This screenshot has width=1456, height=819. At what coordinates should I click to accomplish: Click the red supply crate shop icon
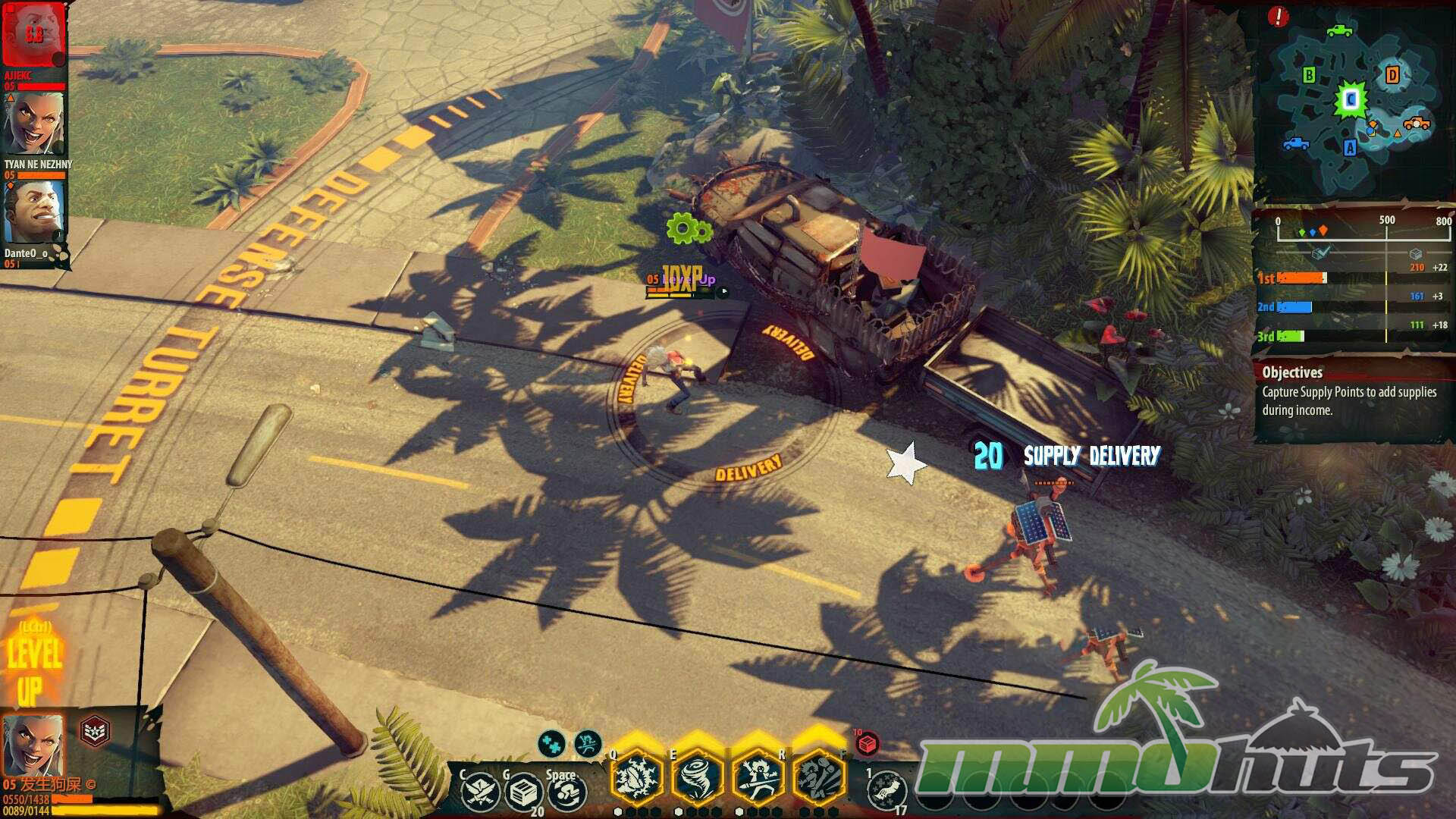point(867,744)
